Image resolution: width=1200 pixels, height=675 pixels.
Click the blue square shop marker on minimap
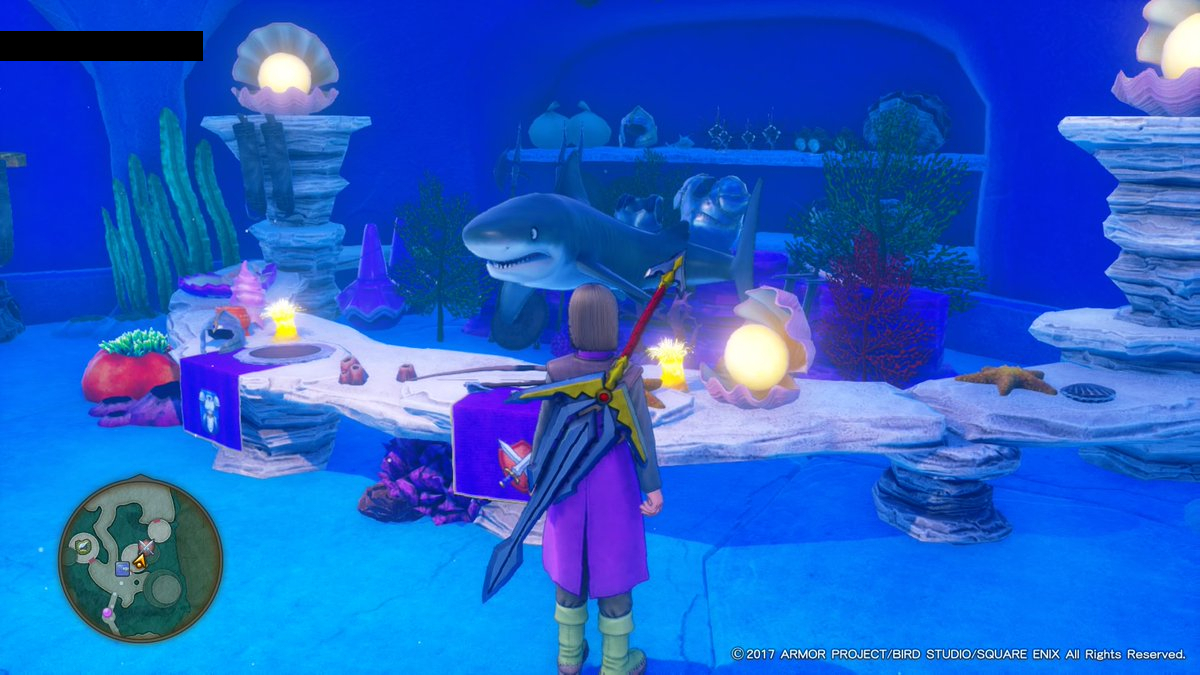tap(123, 569)
